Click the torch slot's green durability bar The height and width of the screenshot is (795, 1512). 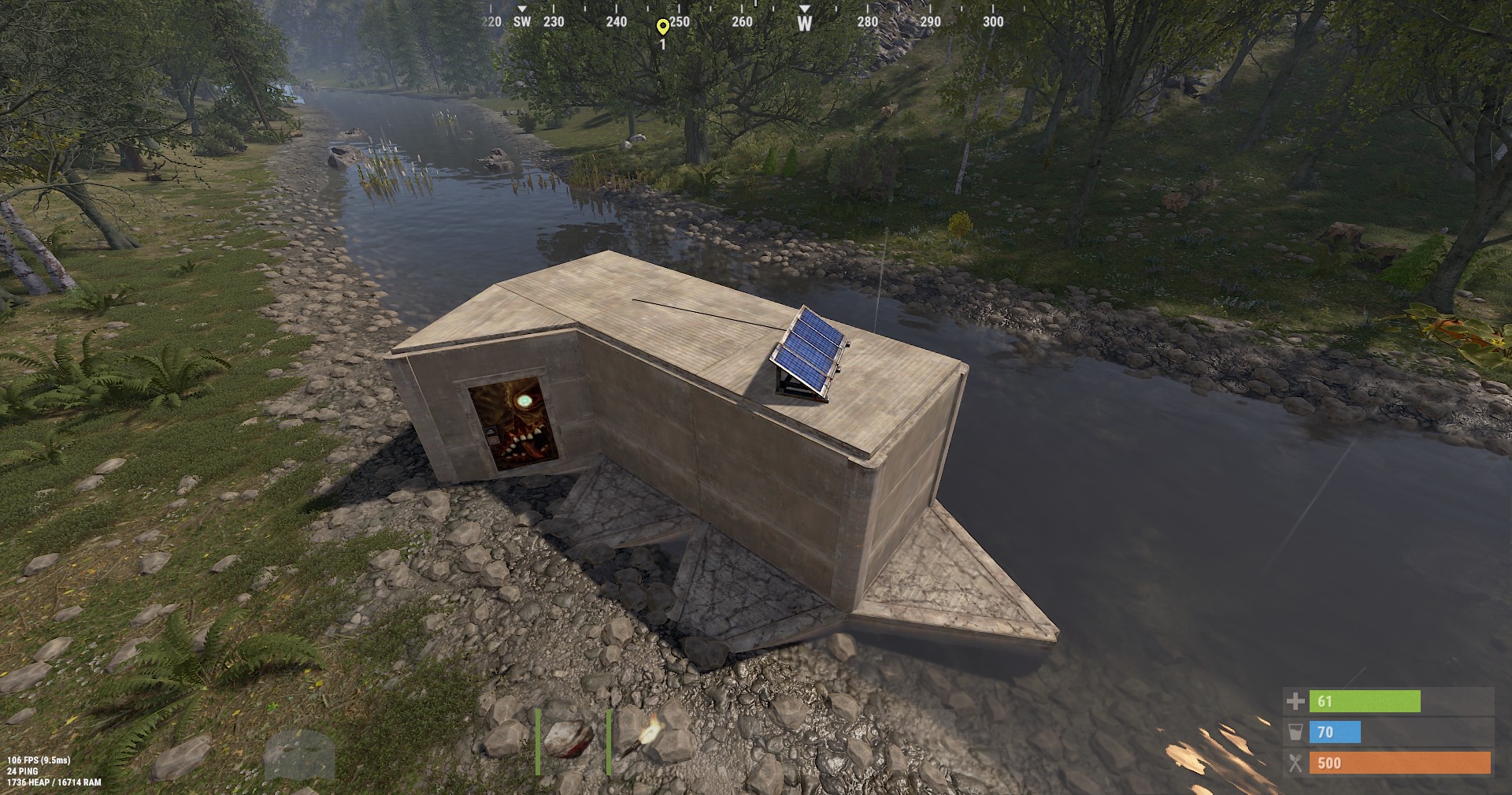coord(611,741)
